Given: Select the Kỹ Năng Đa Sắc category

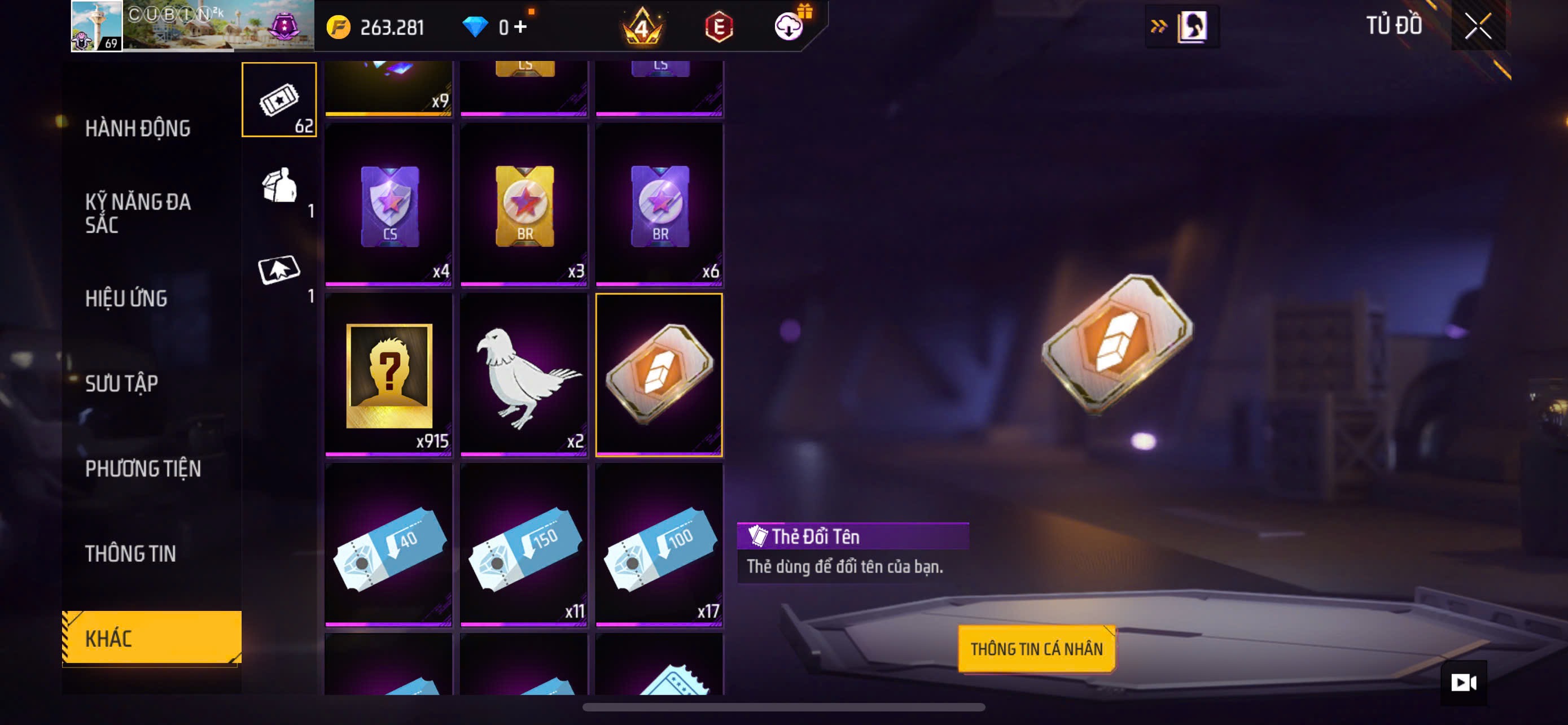Looking at the screenshot, I should 138,213.
